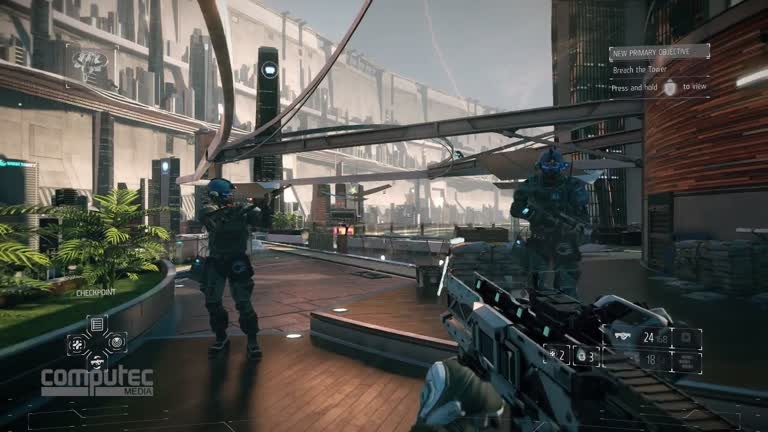Click the Computec Media watermark logo
This screenshot has height=432, width=768.
(97, 381)
